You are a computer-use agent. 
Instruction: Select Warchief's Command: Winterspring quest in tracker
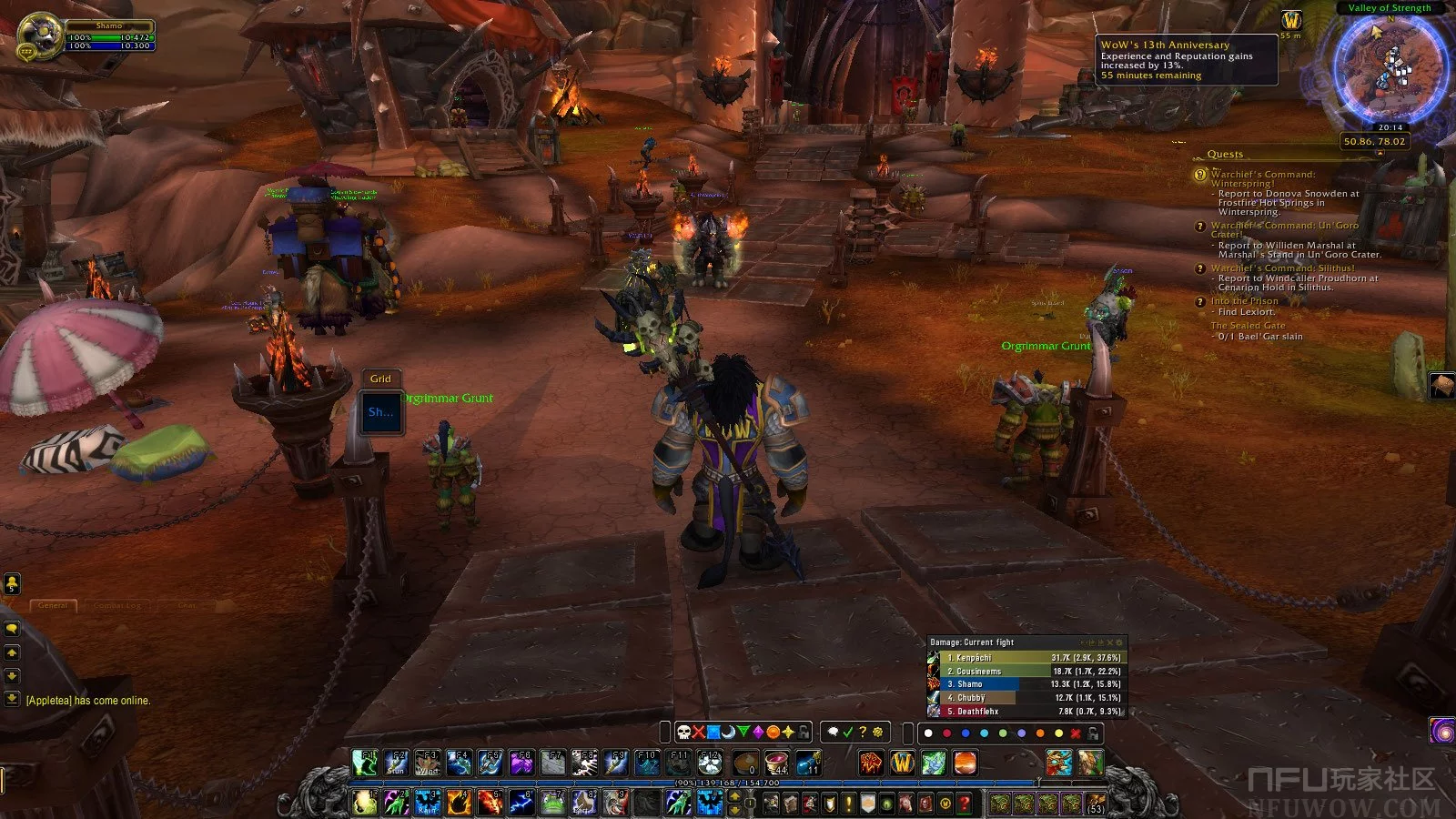point(1263,178)
